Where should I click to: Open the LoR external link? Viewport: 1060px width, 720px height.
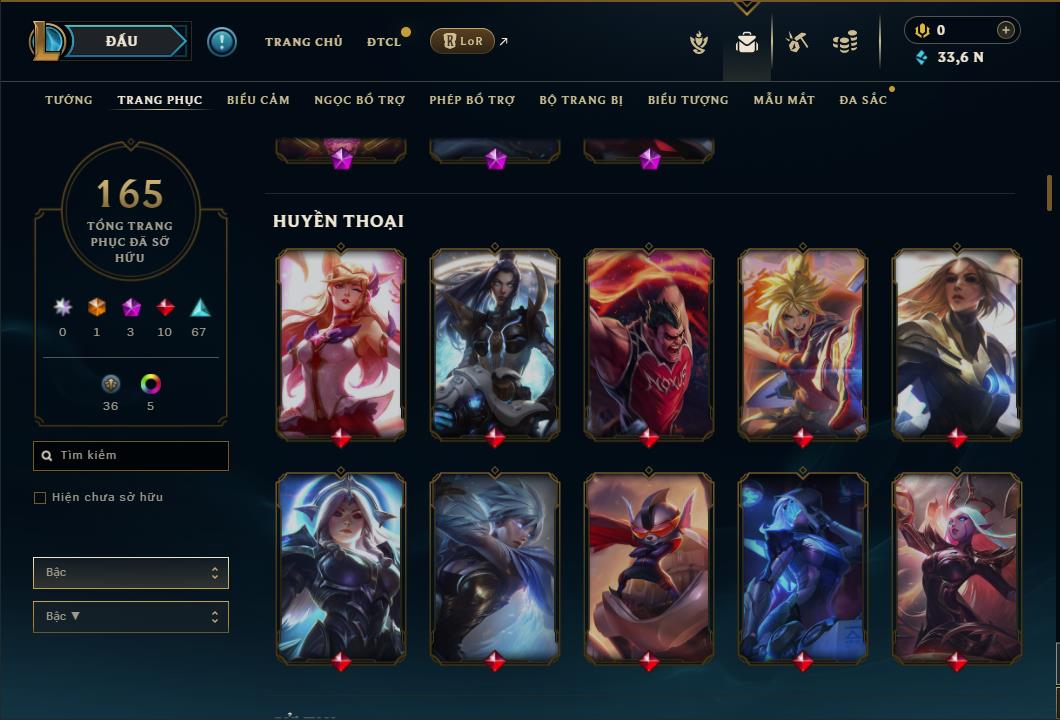pyautogui.click(x=463, y=41)
